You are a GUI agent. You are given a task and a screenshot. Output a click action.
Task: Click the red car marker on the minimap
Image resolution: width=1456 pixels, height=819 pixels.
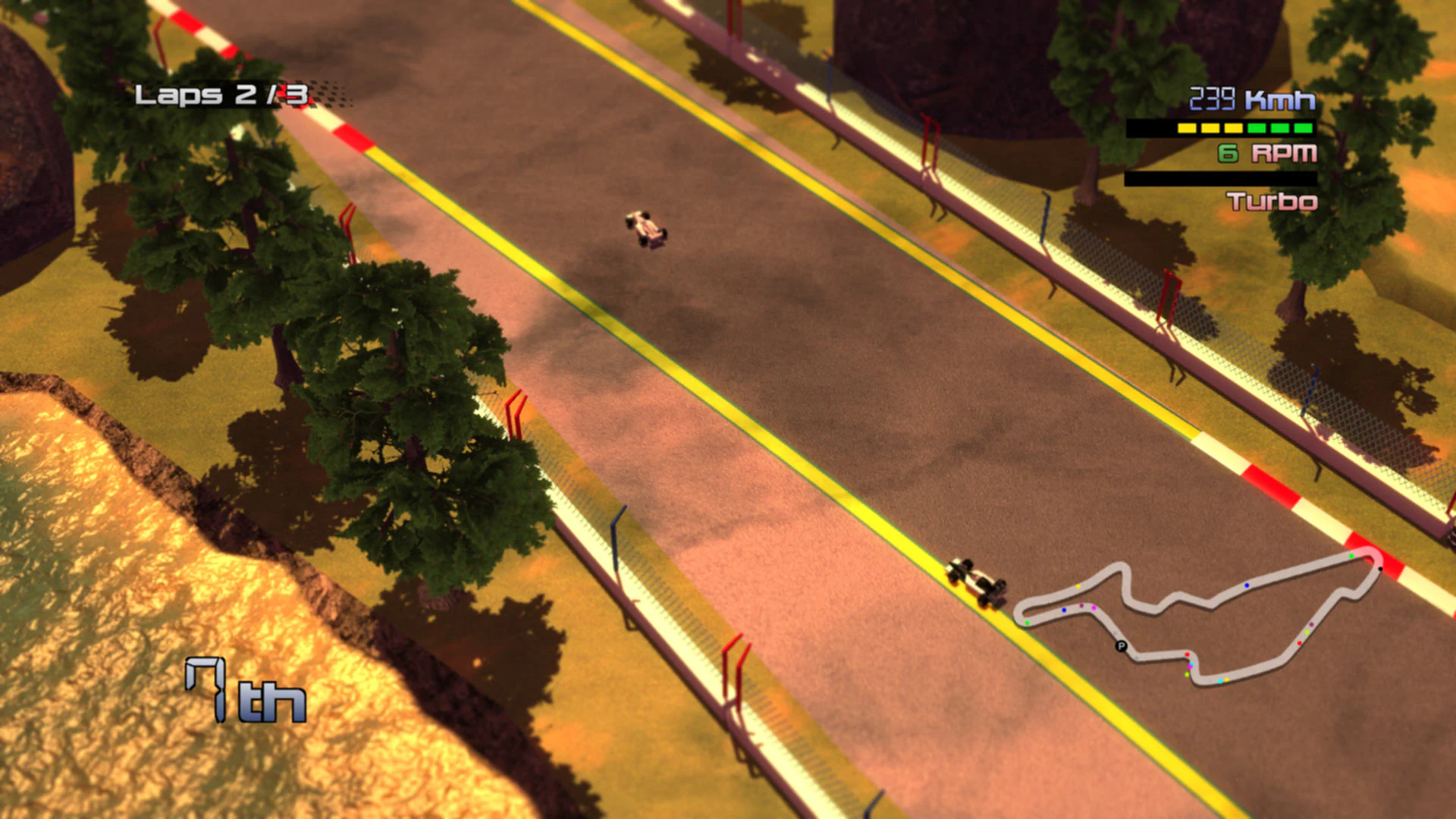(x=1187, y=654)
